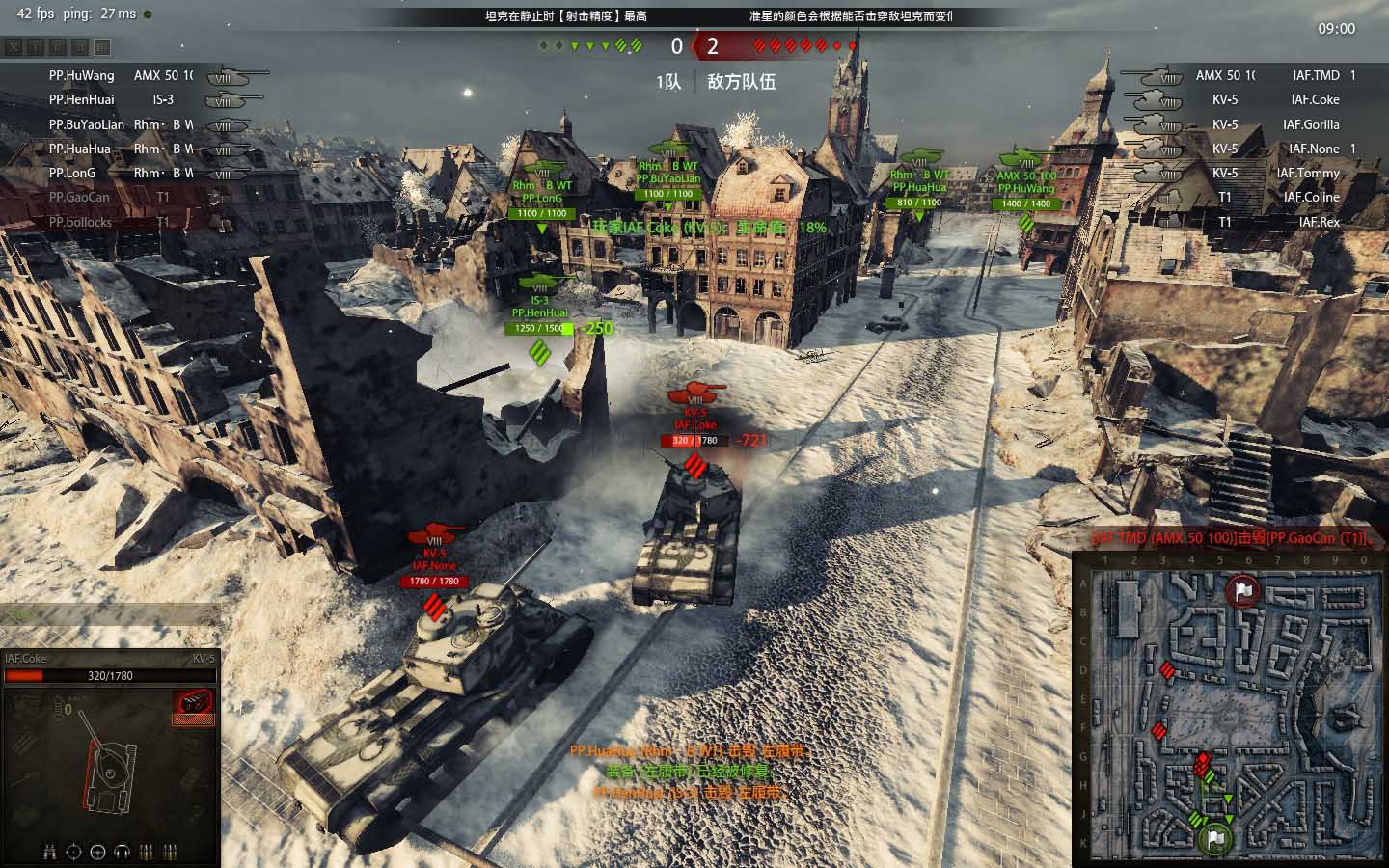This screenshot has width=1389, height=868.
Task: Select the PP.HuaHua player row
Action: pyautogui.click(x=80, y=149)
